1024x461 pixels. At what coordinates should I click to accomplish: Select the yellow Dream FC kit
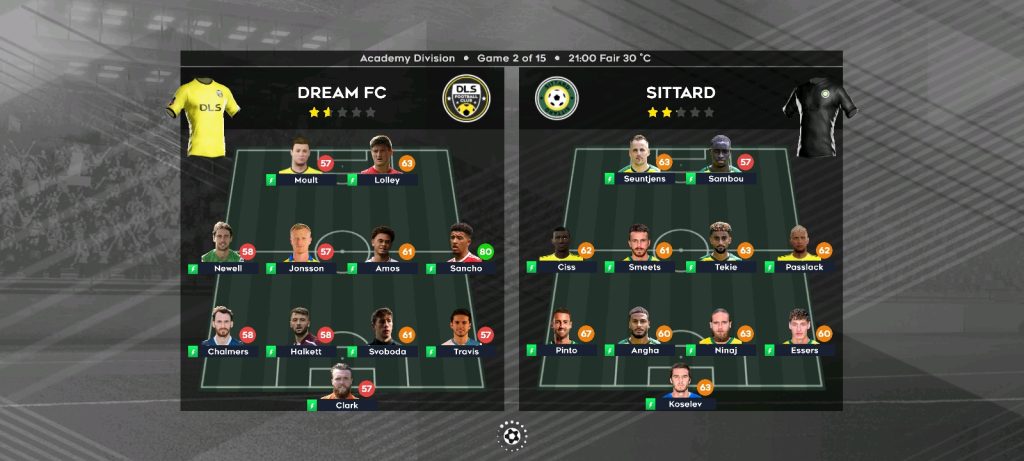tap(205, 116)
